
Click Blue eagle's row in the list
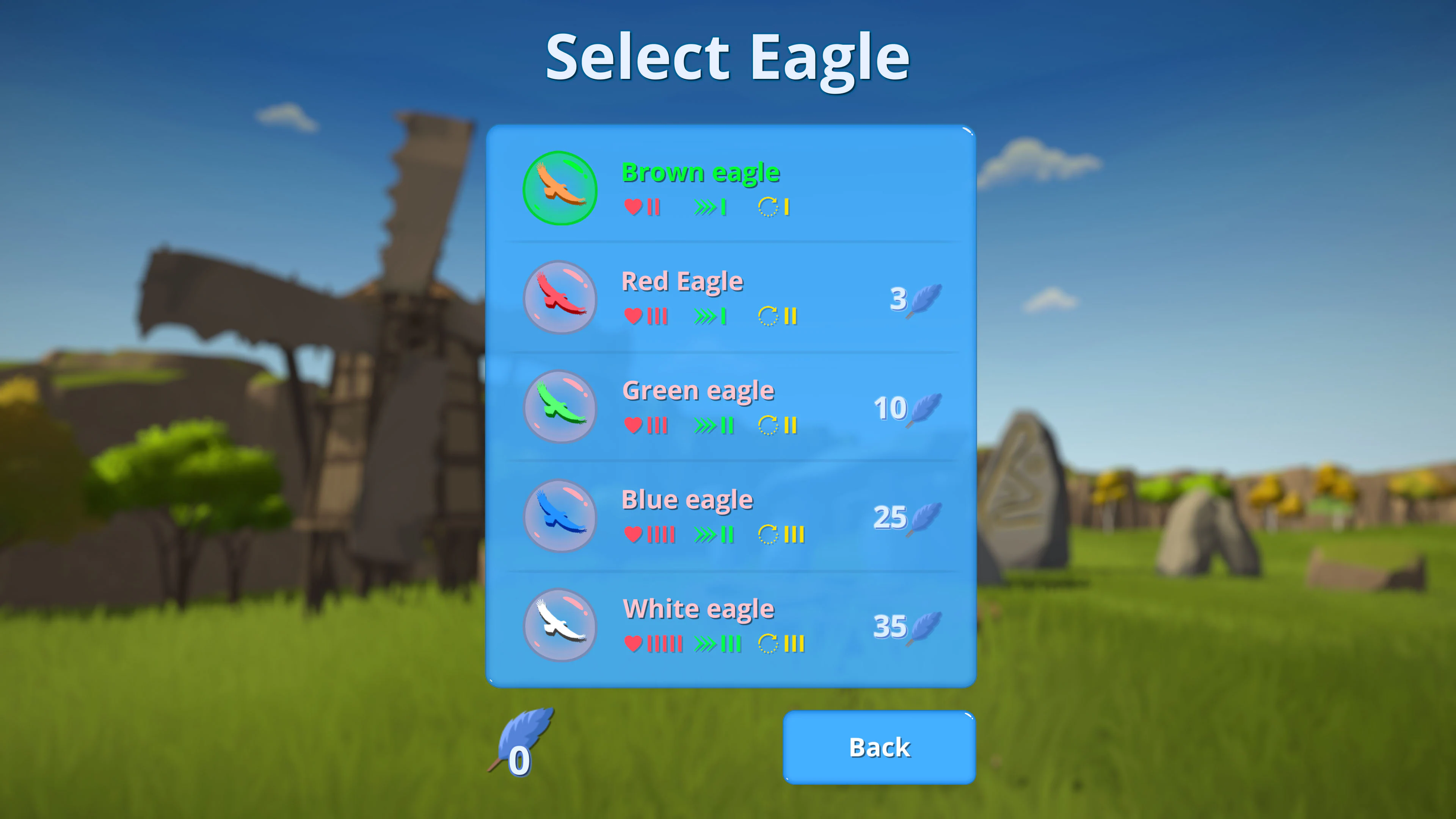pos(729,516)
